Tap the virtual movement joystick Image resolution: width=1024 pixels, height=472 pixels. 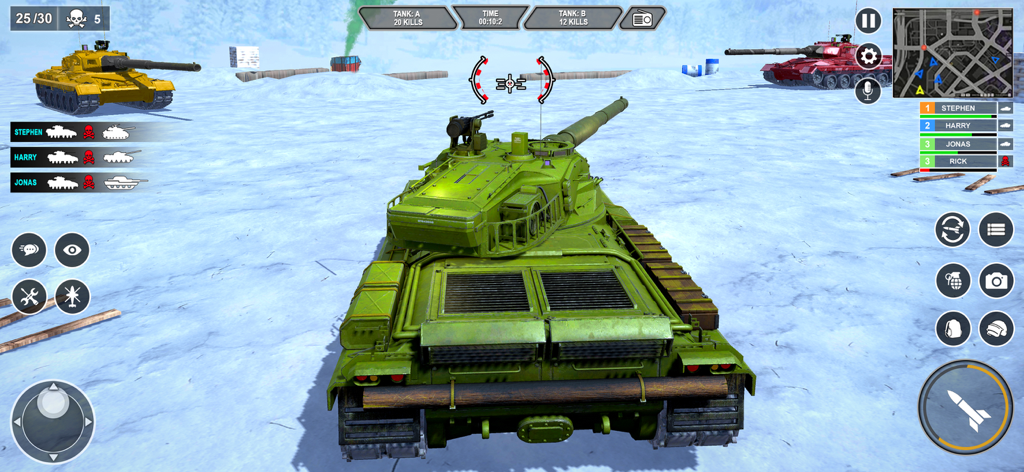click(52, 421)
